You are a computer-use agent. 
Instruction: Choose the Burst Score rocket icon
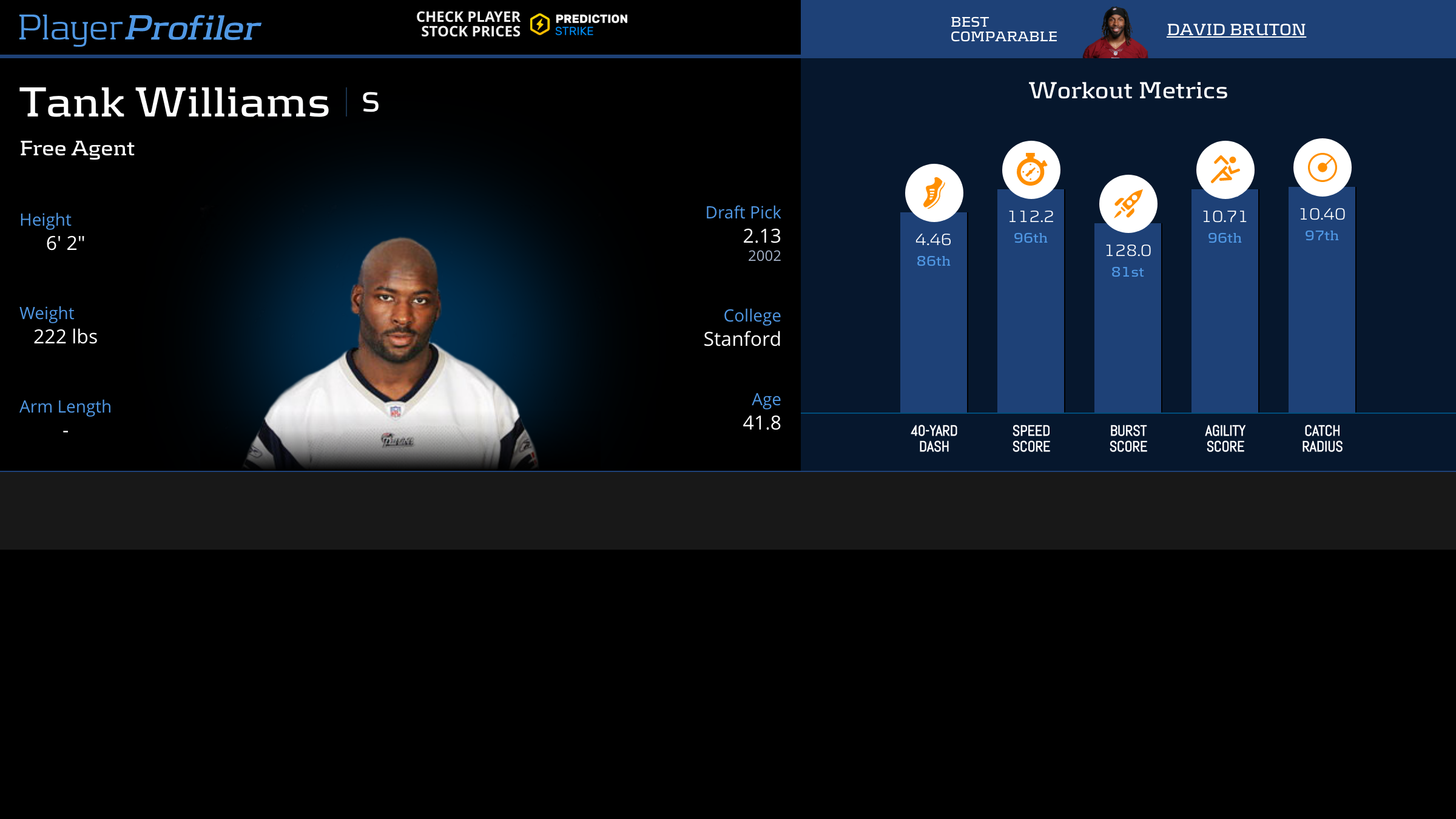coord(1128,204)
